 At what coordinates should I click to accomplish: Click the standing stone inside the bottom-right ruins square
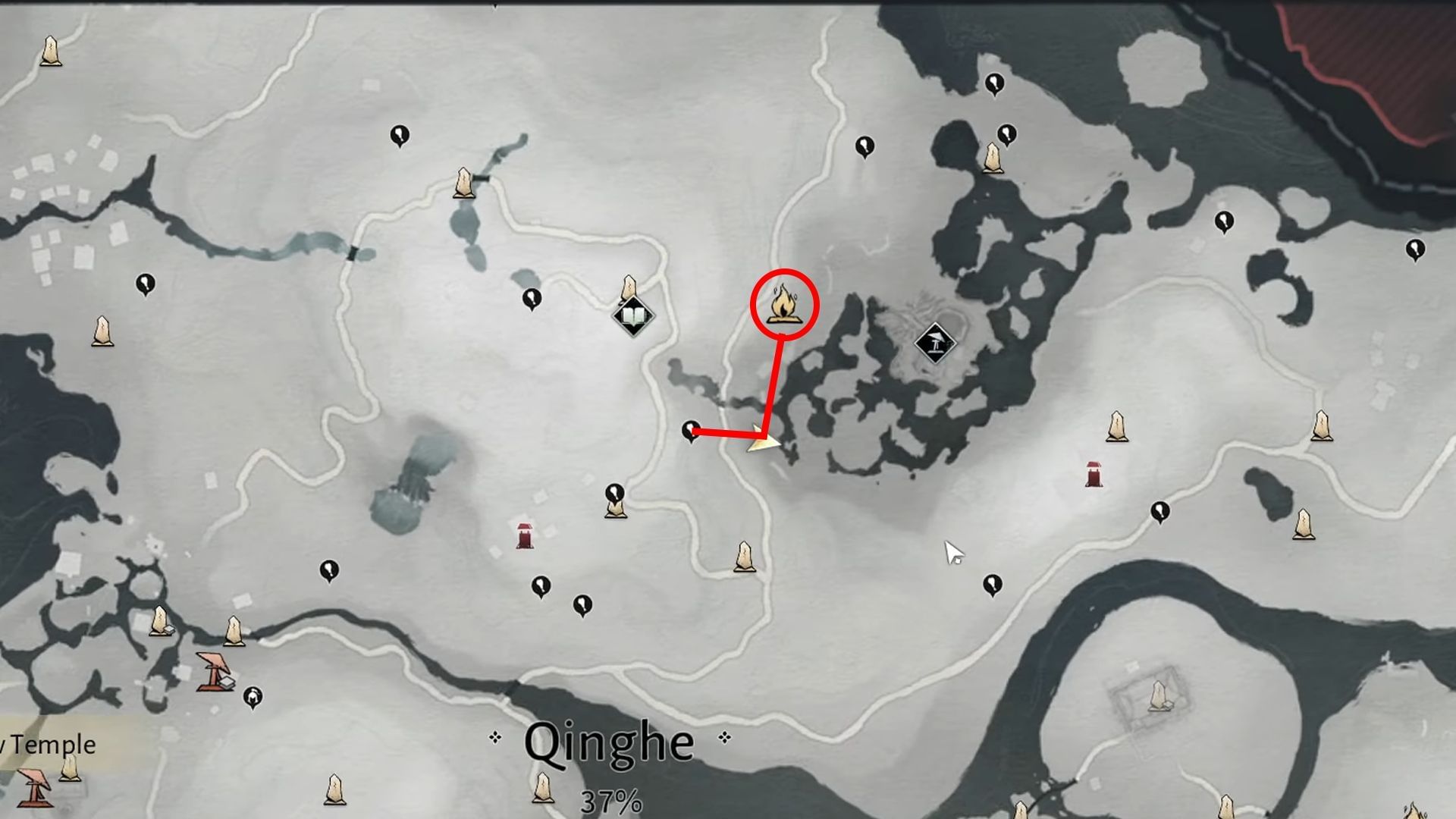1158,695
